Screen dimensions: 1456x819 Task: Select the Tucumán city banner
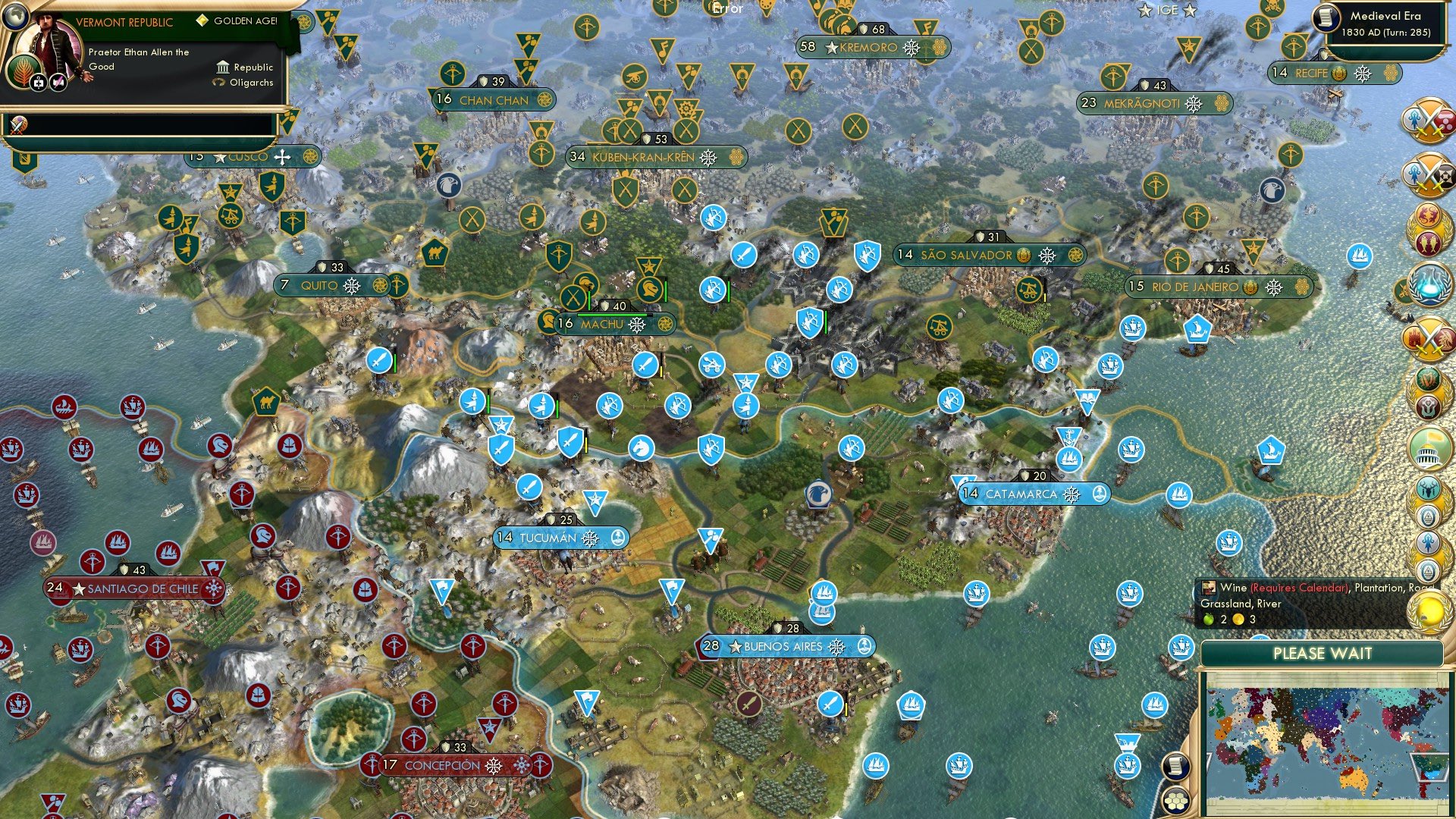[x=561, y=538]
